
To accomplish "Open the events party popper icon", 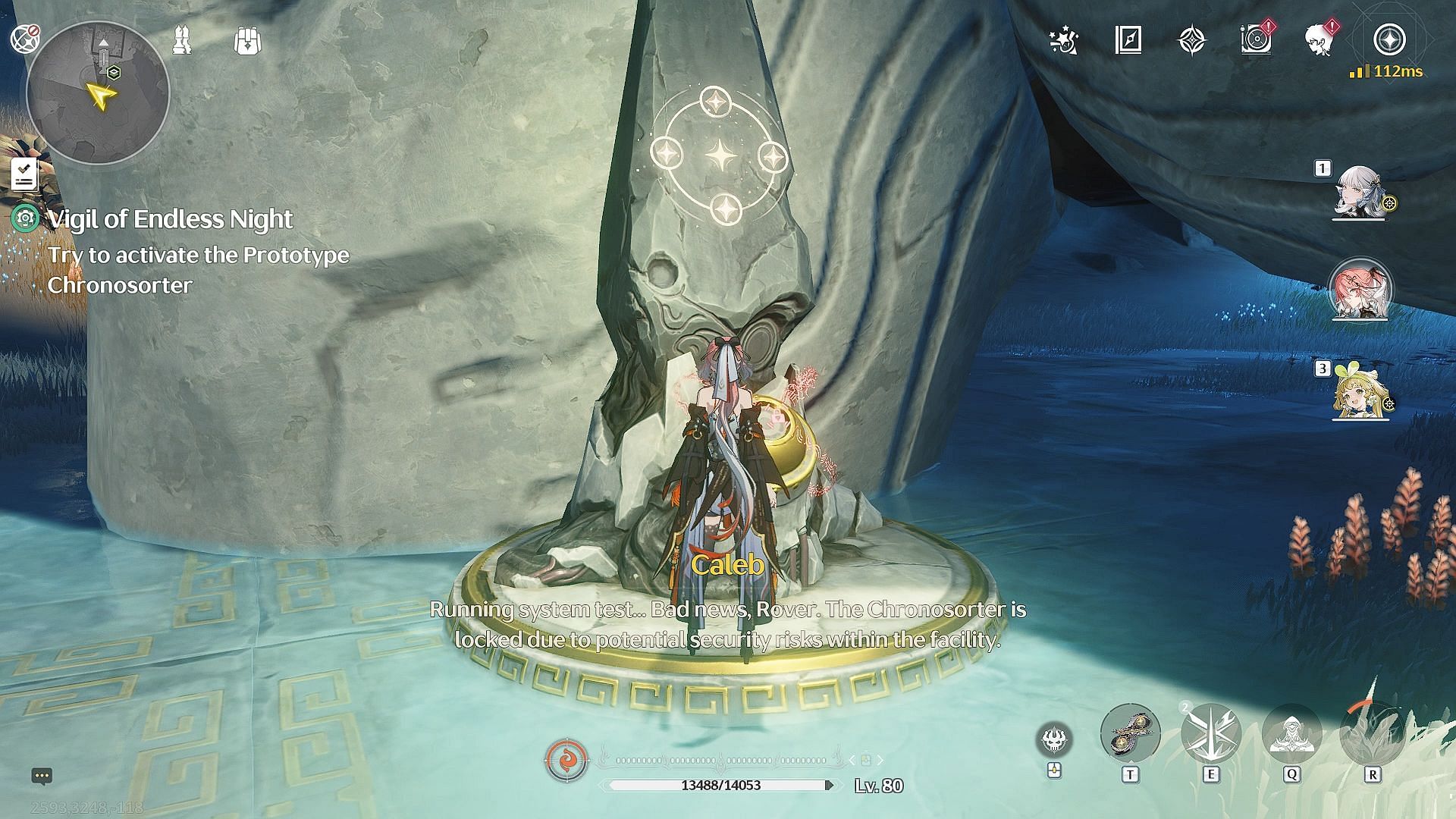I will click(x=1064, y=40).
